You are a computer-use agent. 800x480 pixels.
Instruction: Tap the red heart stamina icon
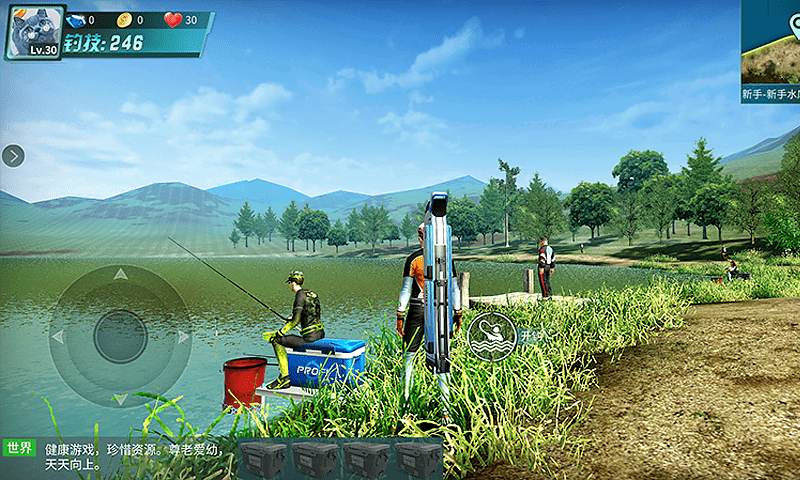(x=172, y=20)
